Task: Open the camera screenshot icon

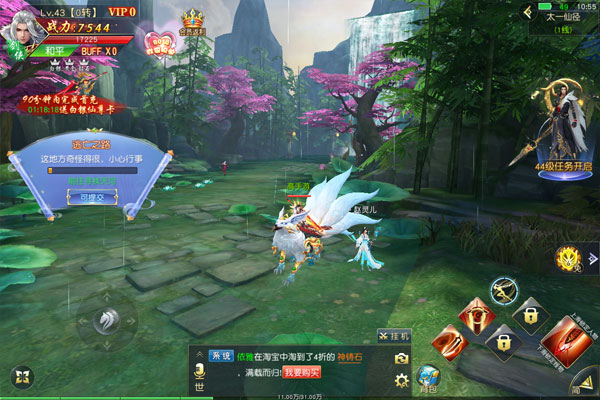Action: click(401, 358)
